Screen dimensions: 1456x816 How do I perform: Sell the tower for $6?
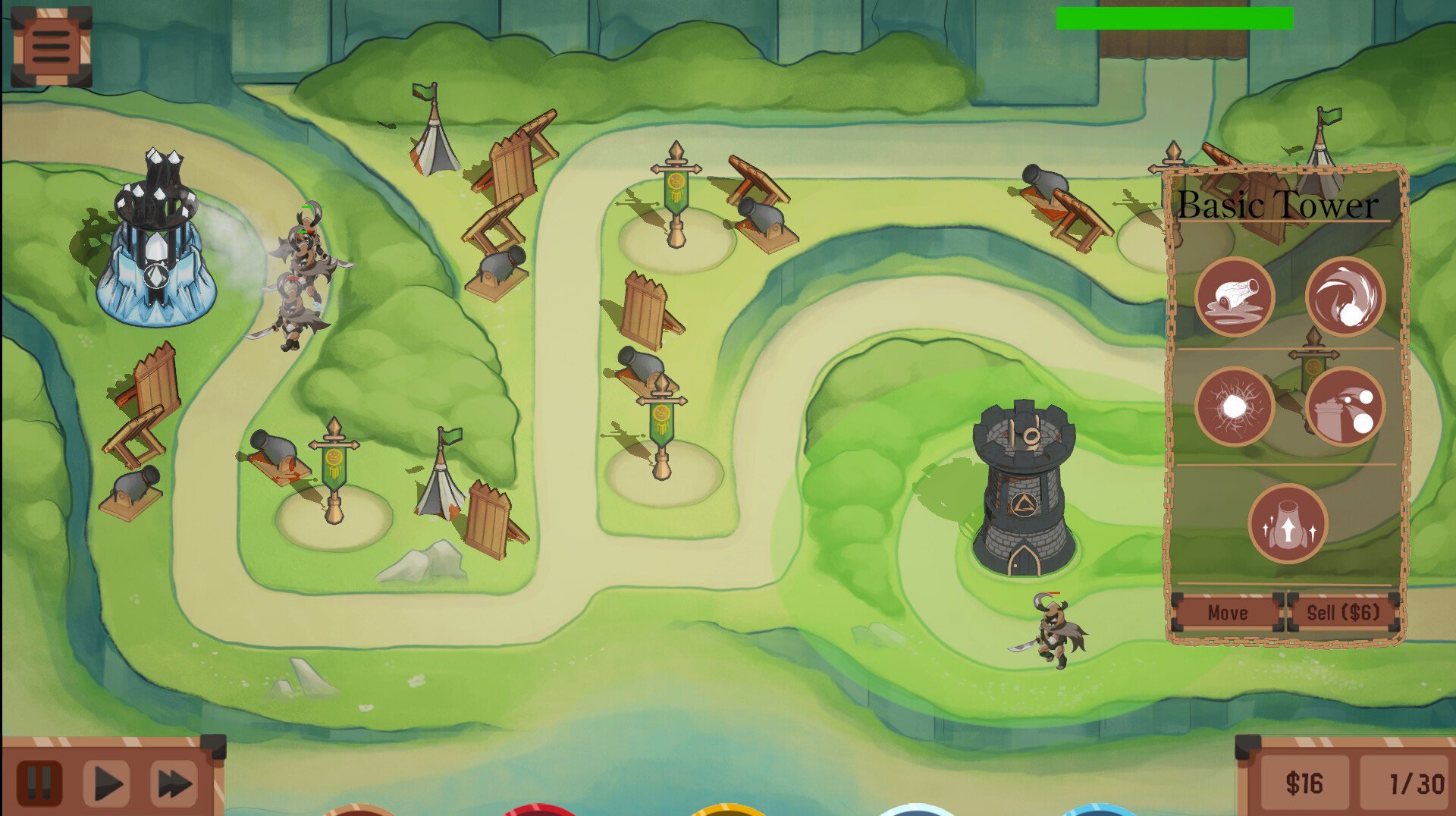click(x=1344, y=614)
